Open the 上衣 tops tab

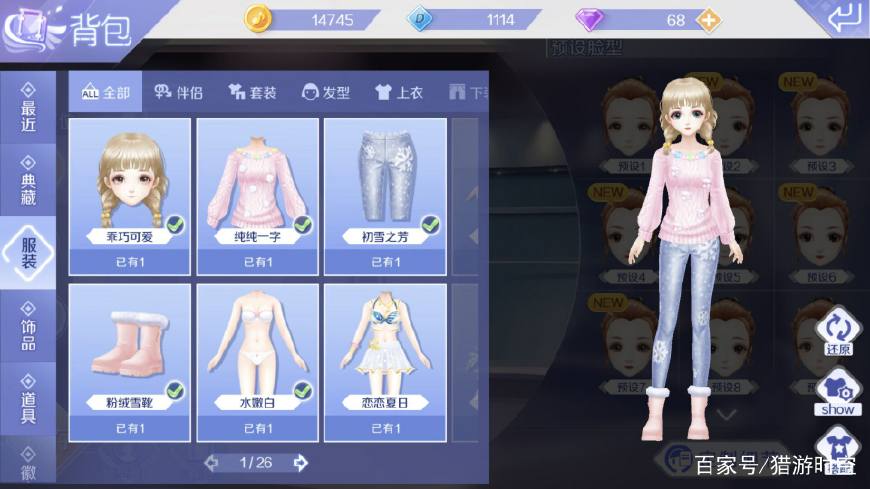tap(399, 93)
